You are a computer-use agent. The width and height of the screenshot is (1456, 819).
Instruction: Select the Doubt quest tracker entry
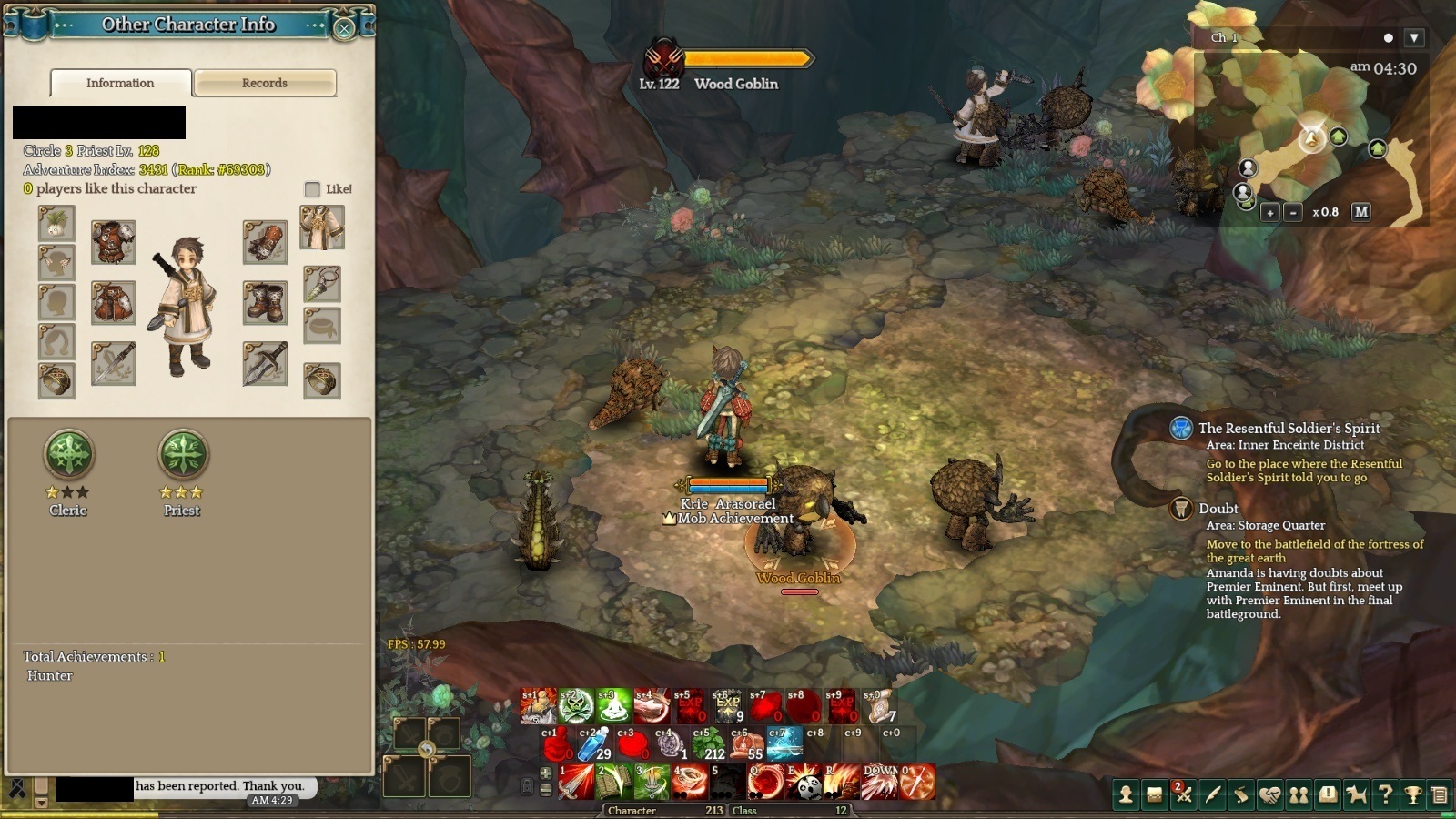[x=1218, y=509]
